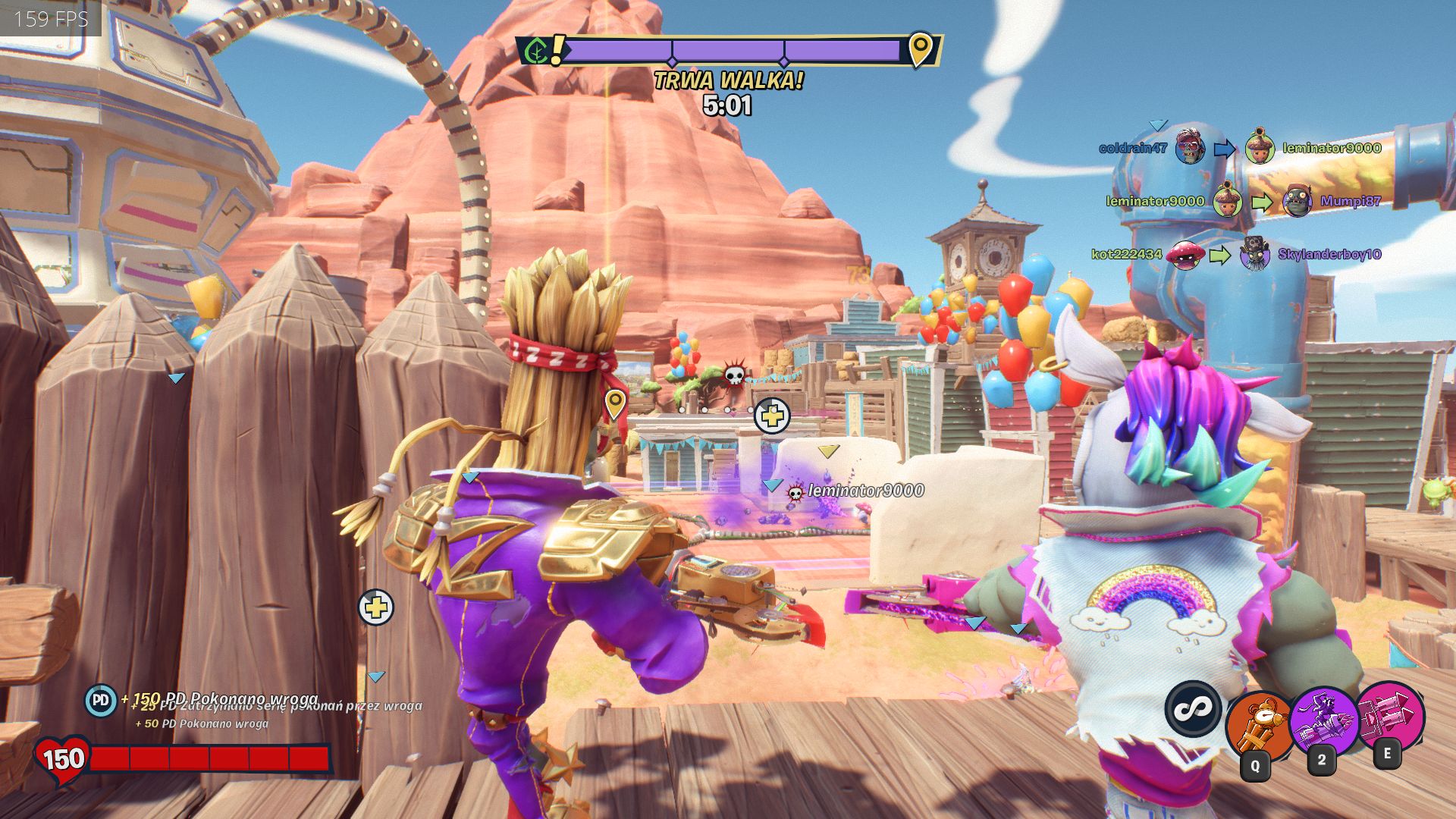Activate the orange dynamite alarm-clock ability
This screenshot has width=1456, height=819.
coord(1258,726)
